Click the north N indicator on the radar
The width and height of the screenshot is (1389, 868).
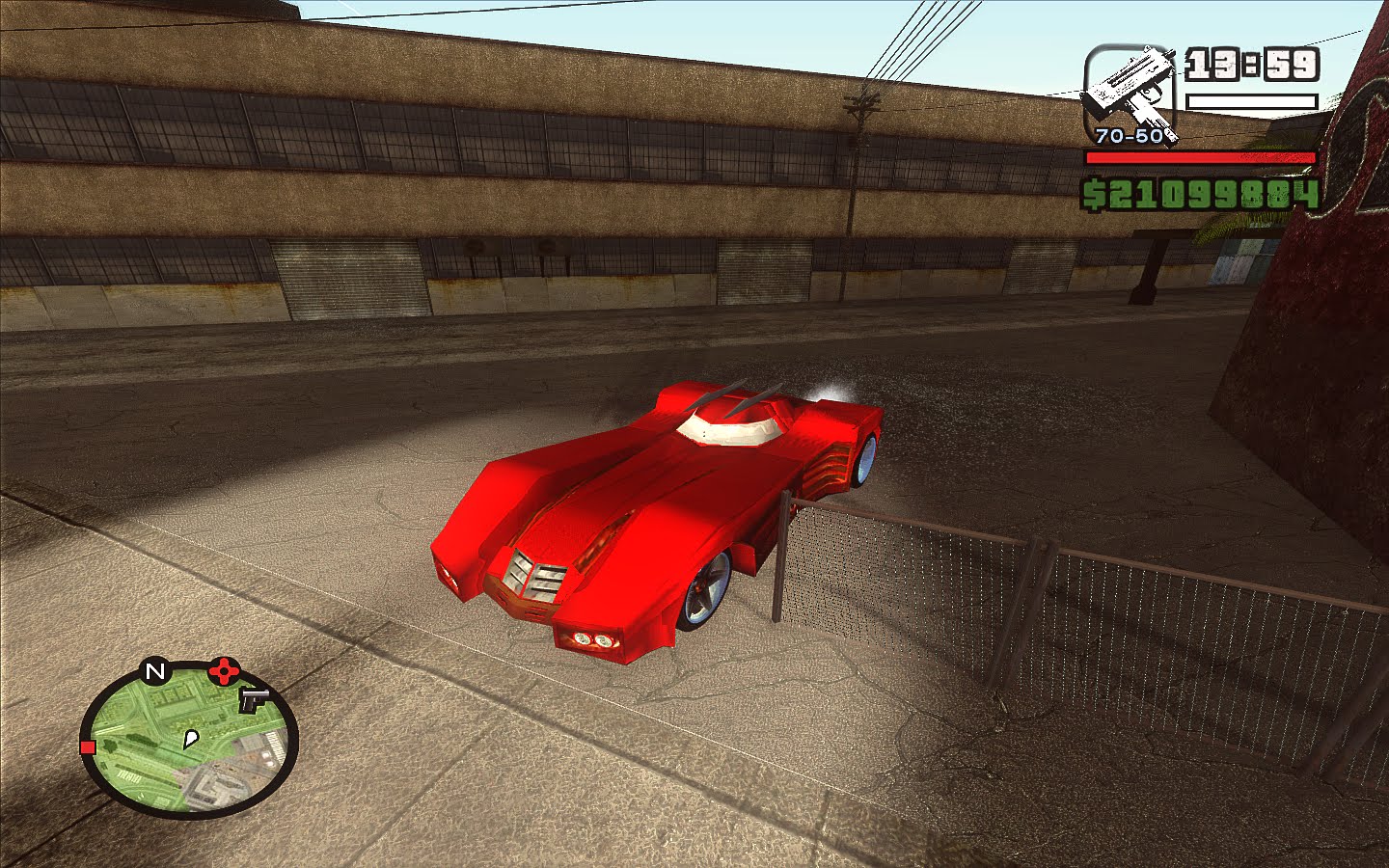coord(156,670)
